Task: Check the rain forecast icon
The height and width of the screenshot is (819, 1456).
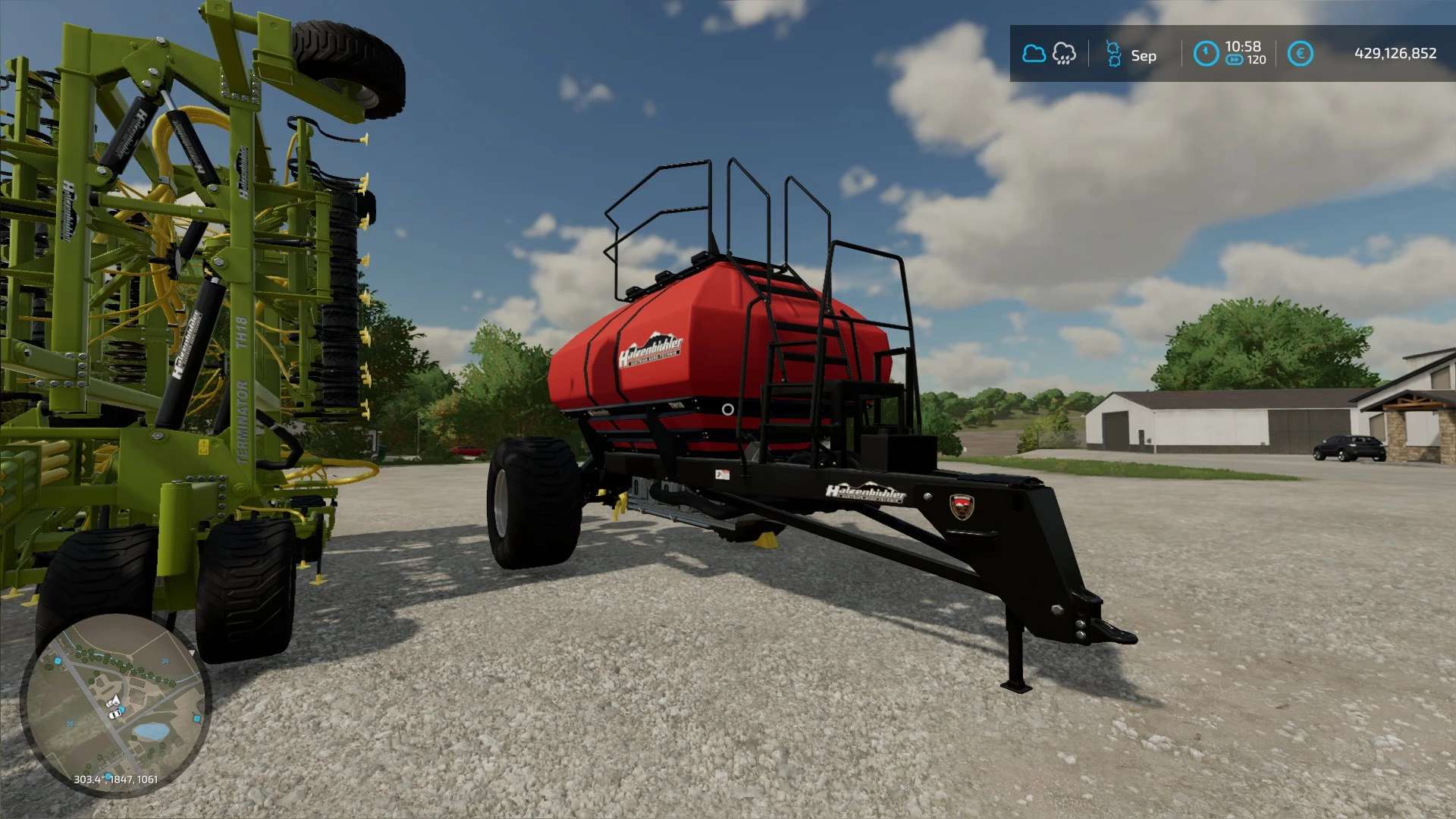Action: (1064, 54)
